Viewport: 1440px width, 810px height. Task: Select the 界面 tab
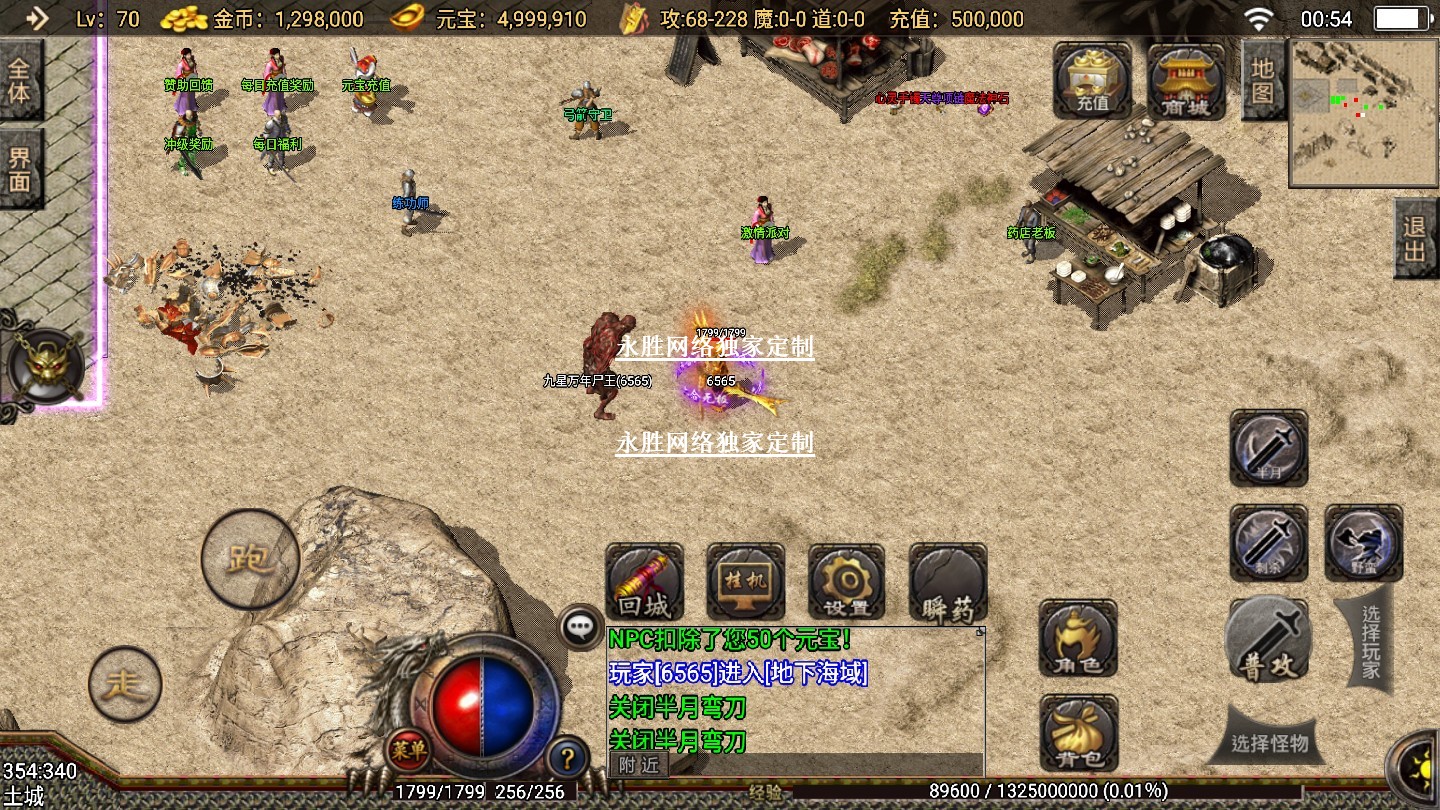[x=20, y=170]
